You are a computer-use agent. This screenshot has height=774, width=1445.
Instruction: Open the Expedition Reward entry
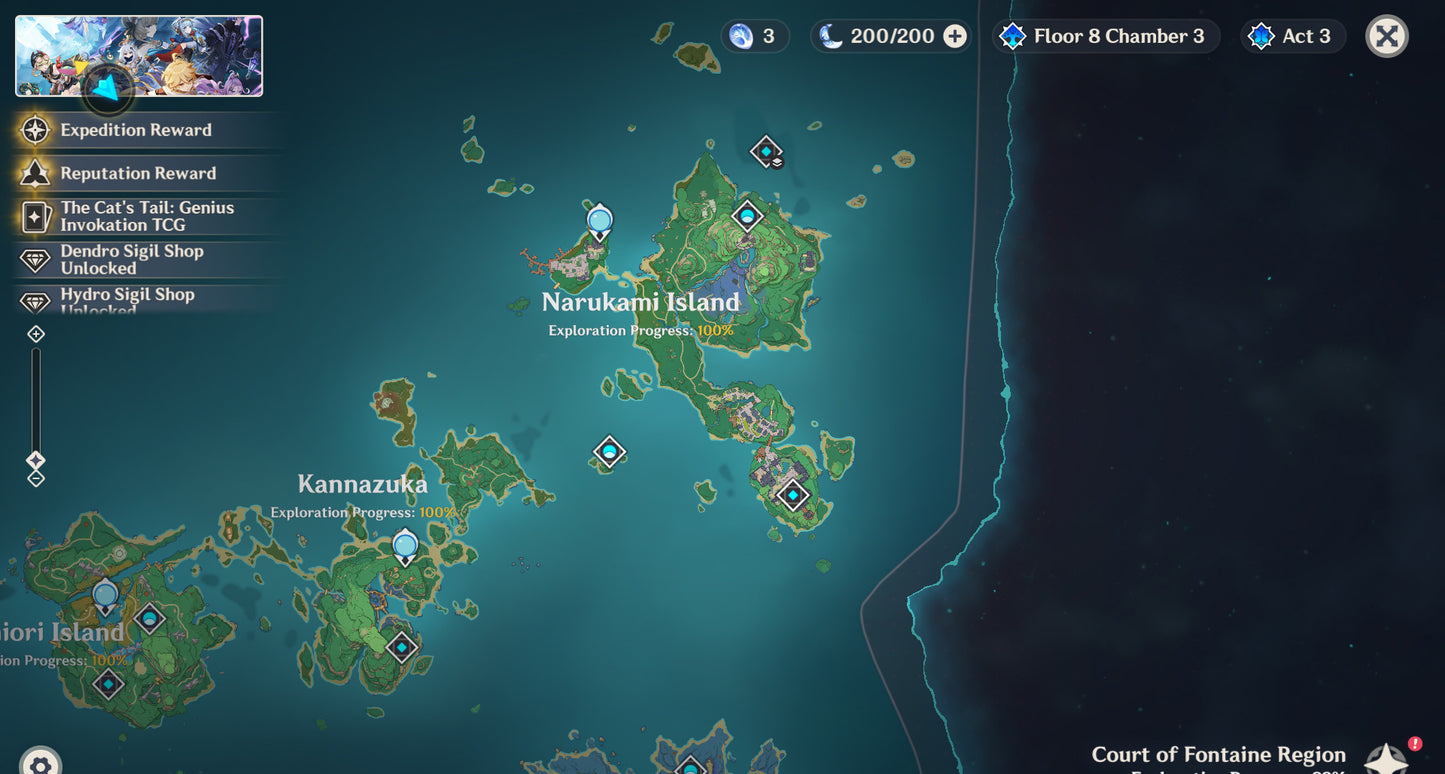[135, 130]
